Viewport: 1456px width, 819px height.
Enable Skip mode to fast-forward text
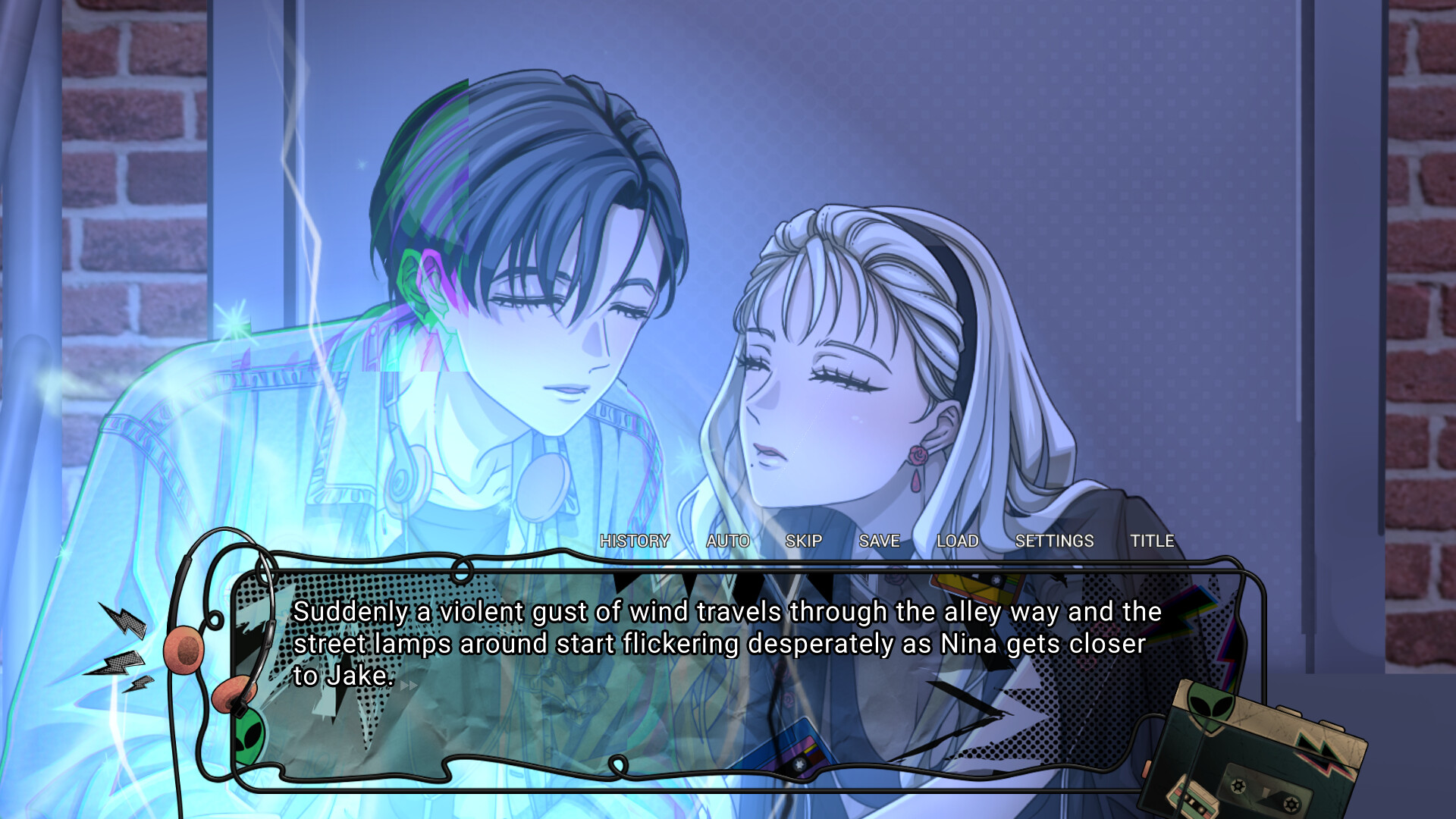[x=804, y=541]
